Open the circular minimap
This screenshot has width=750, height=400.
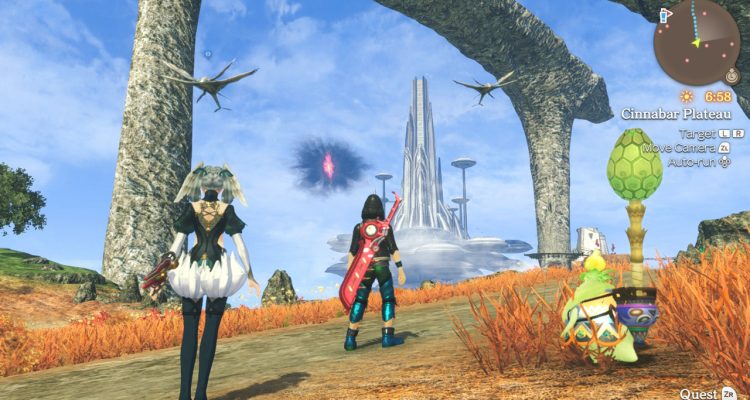point(696,40)
